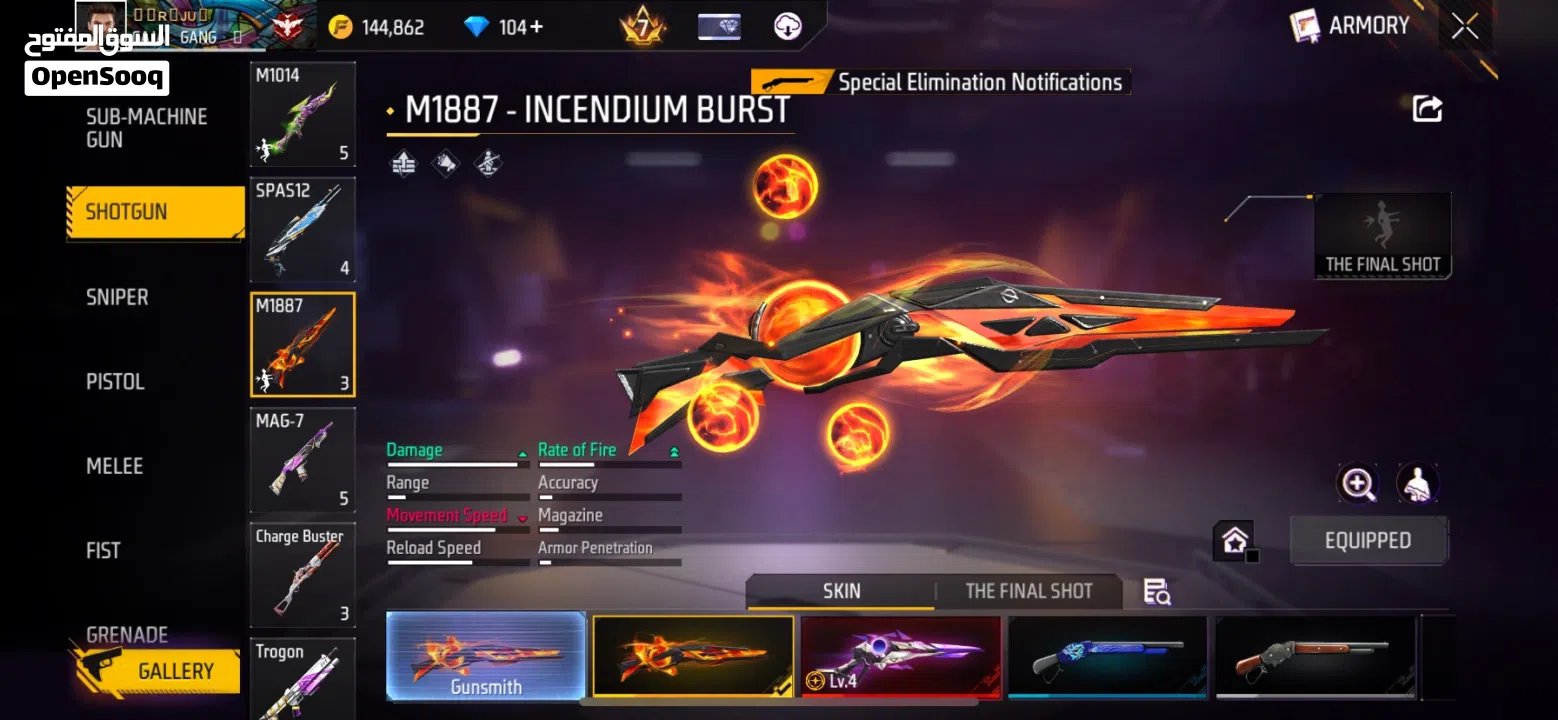Click the membership card icon
This screenshot has height=720, width=1558.
point(719,26)
